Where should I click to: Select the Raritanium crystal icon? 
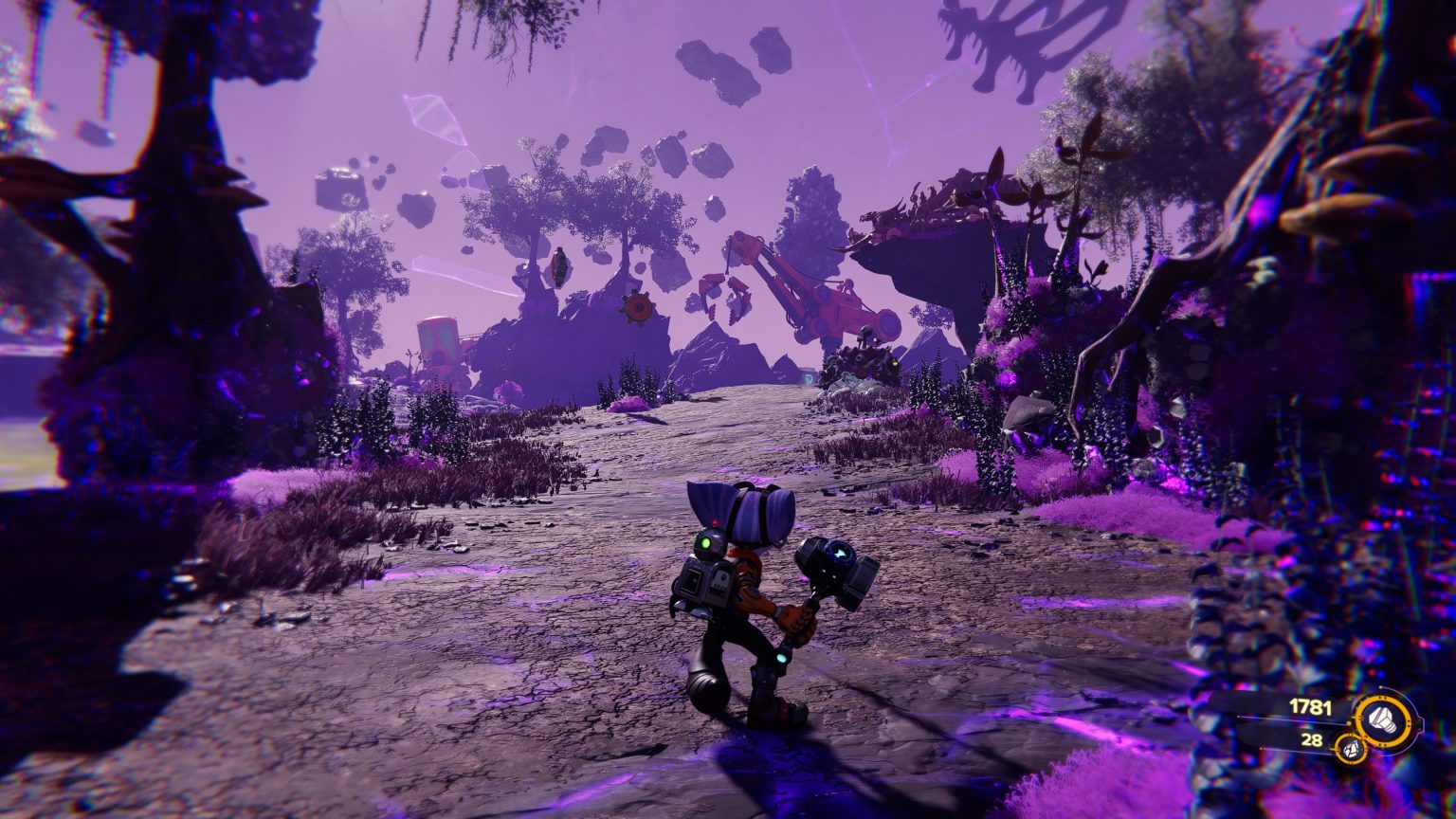coord(1351,748)
